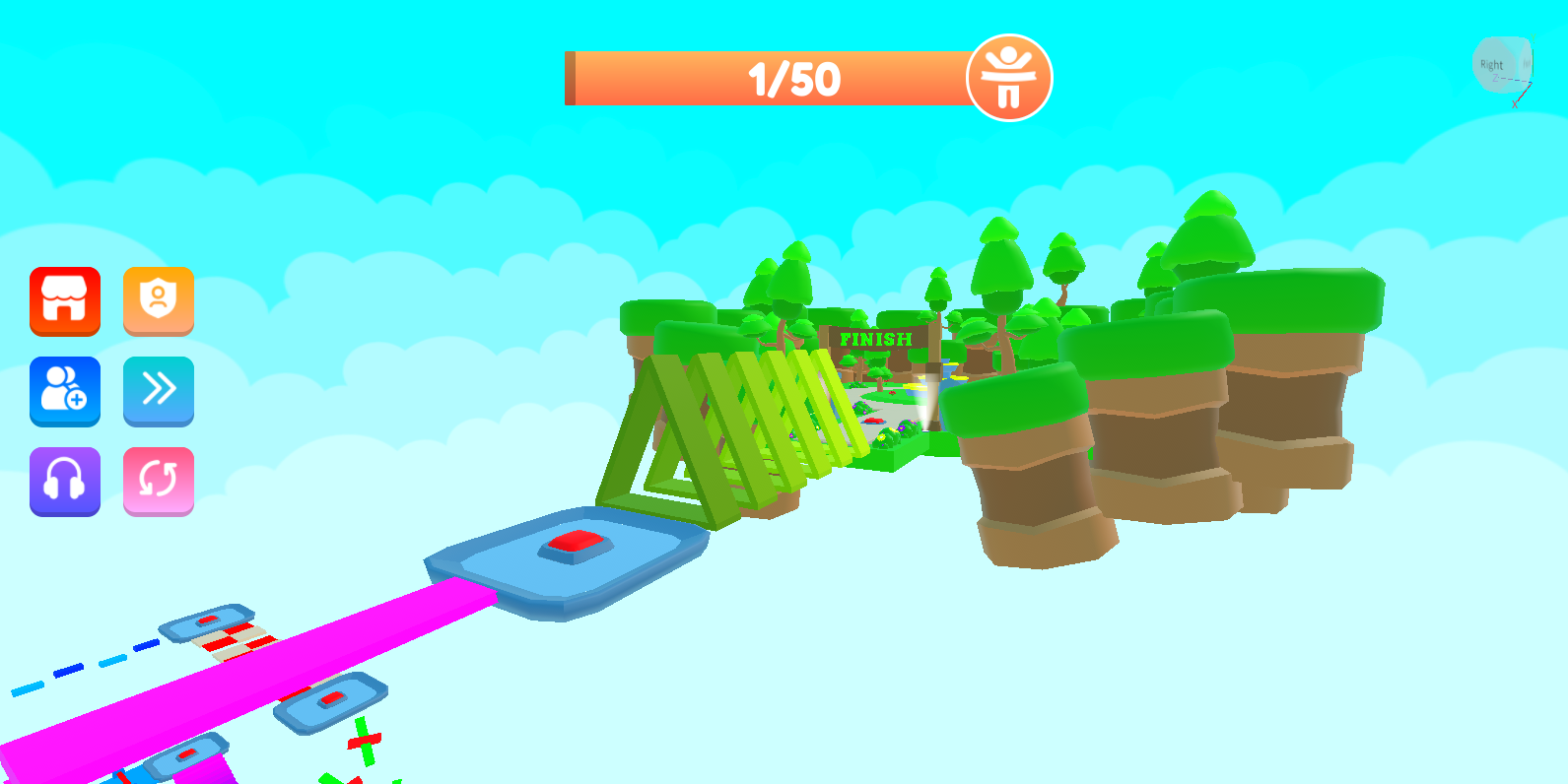Click the orange stage progress bar
The height and width of the screenshot is (784, 1568).
coord(690,79)
